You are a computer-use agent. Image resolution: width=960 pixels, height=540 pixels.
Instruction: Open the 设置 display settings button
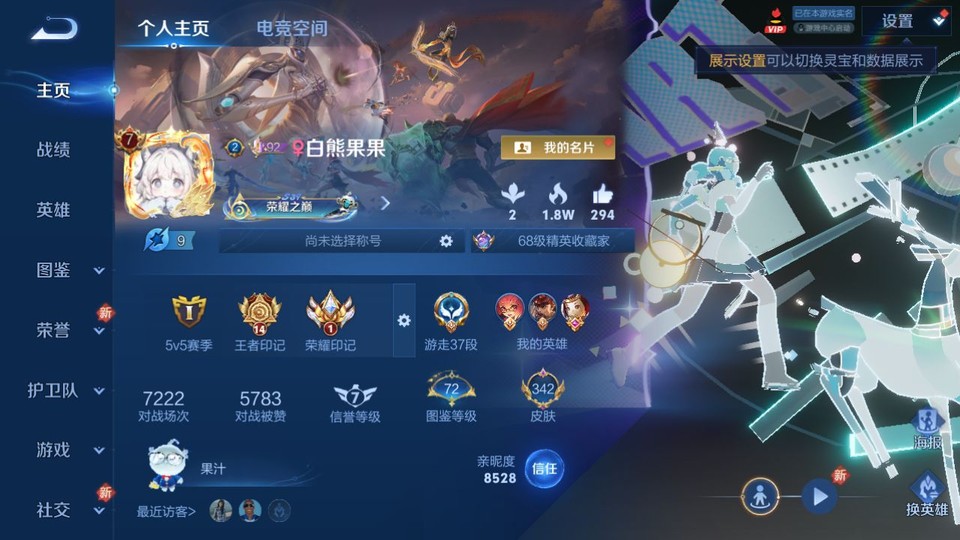[x=905, y=21]
